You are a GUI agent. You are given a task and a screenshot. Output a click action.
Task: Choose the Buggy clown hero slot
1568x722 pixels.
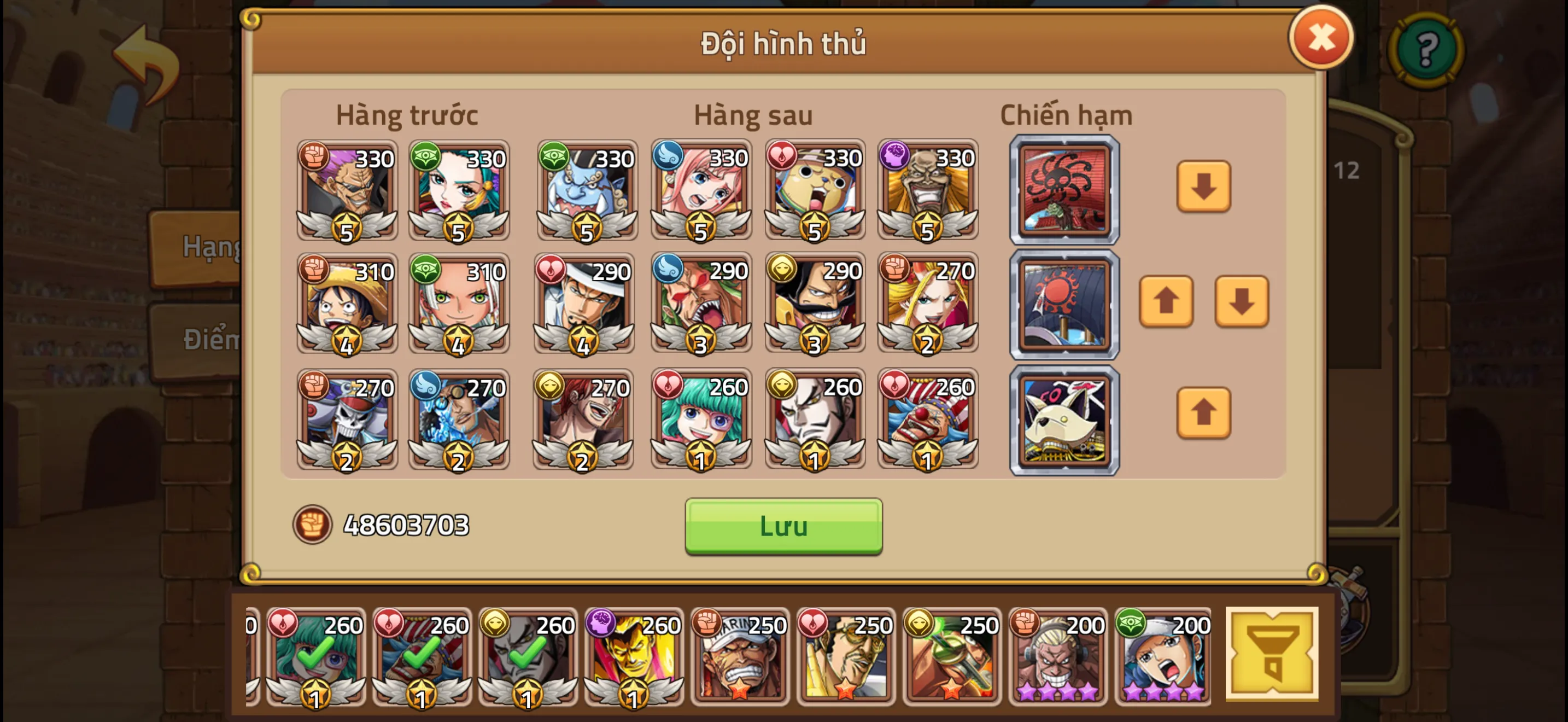928,419
